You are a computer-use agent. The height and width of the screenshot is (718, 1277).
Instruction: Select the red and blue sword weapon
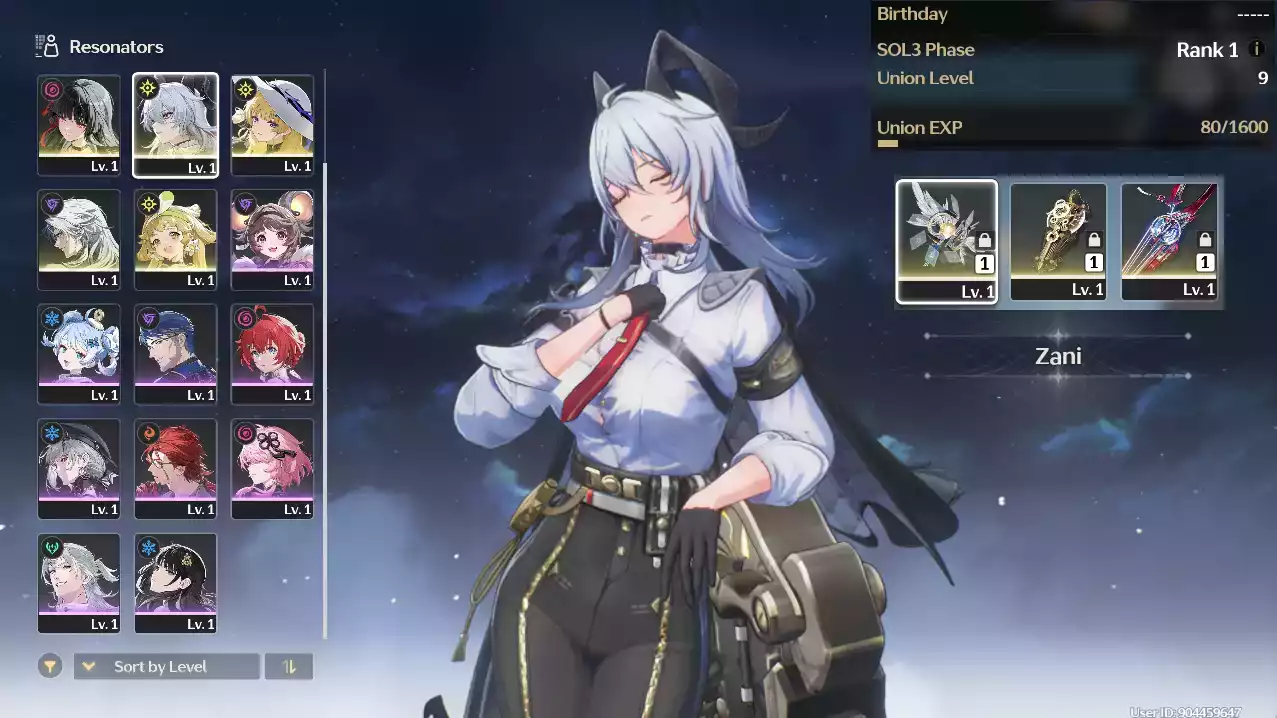[1170, 240]
